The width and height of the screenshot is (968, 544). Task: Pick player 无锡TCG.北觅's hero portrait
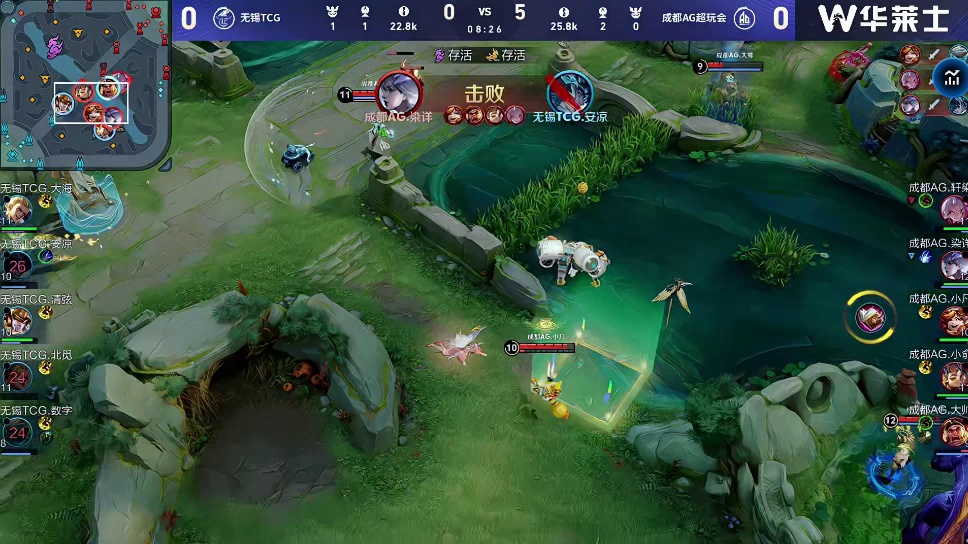coord(17,377)
